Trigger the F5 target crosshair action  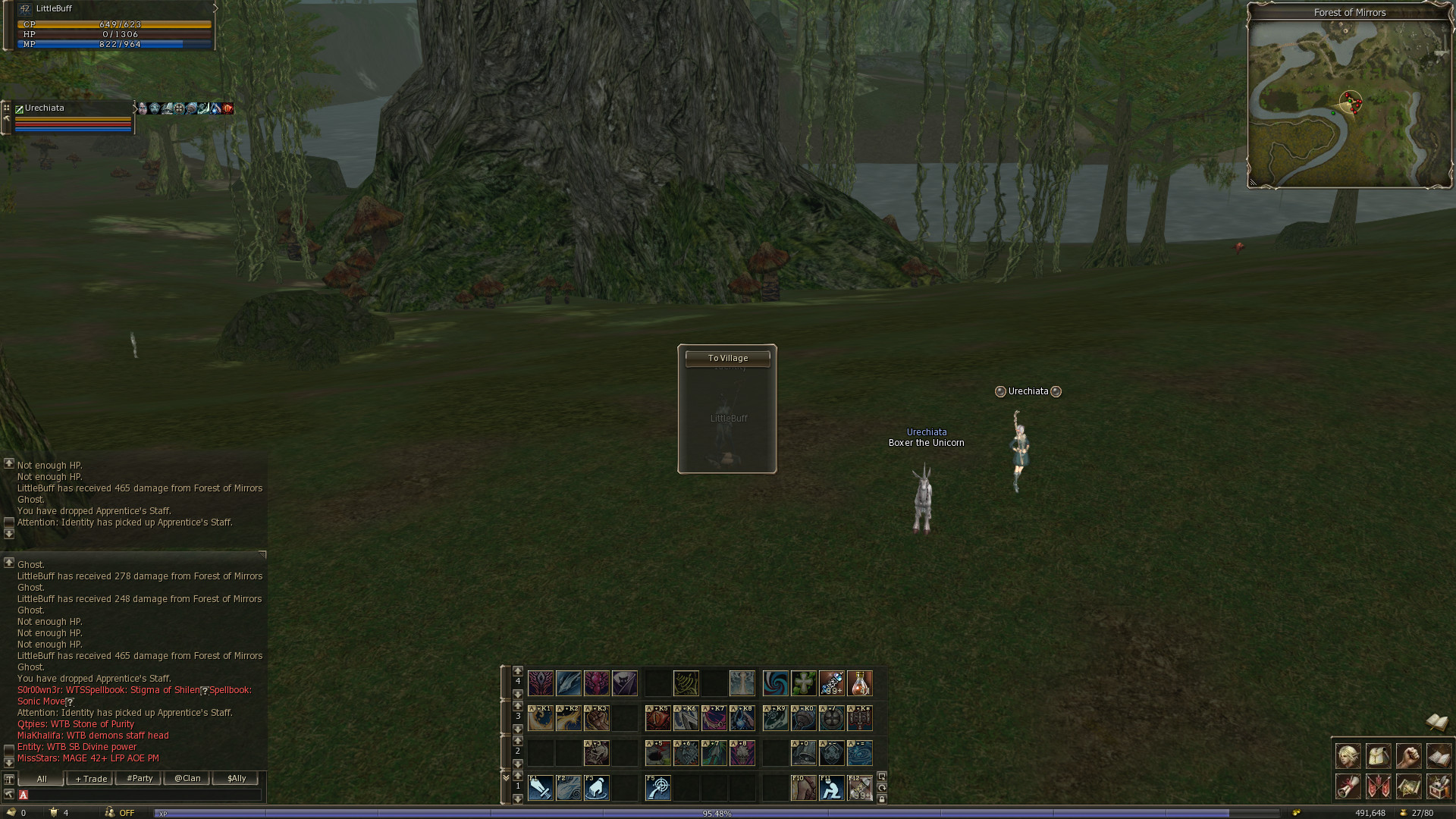click(657, 788)
